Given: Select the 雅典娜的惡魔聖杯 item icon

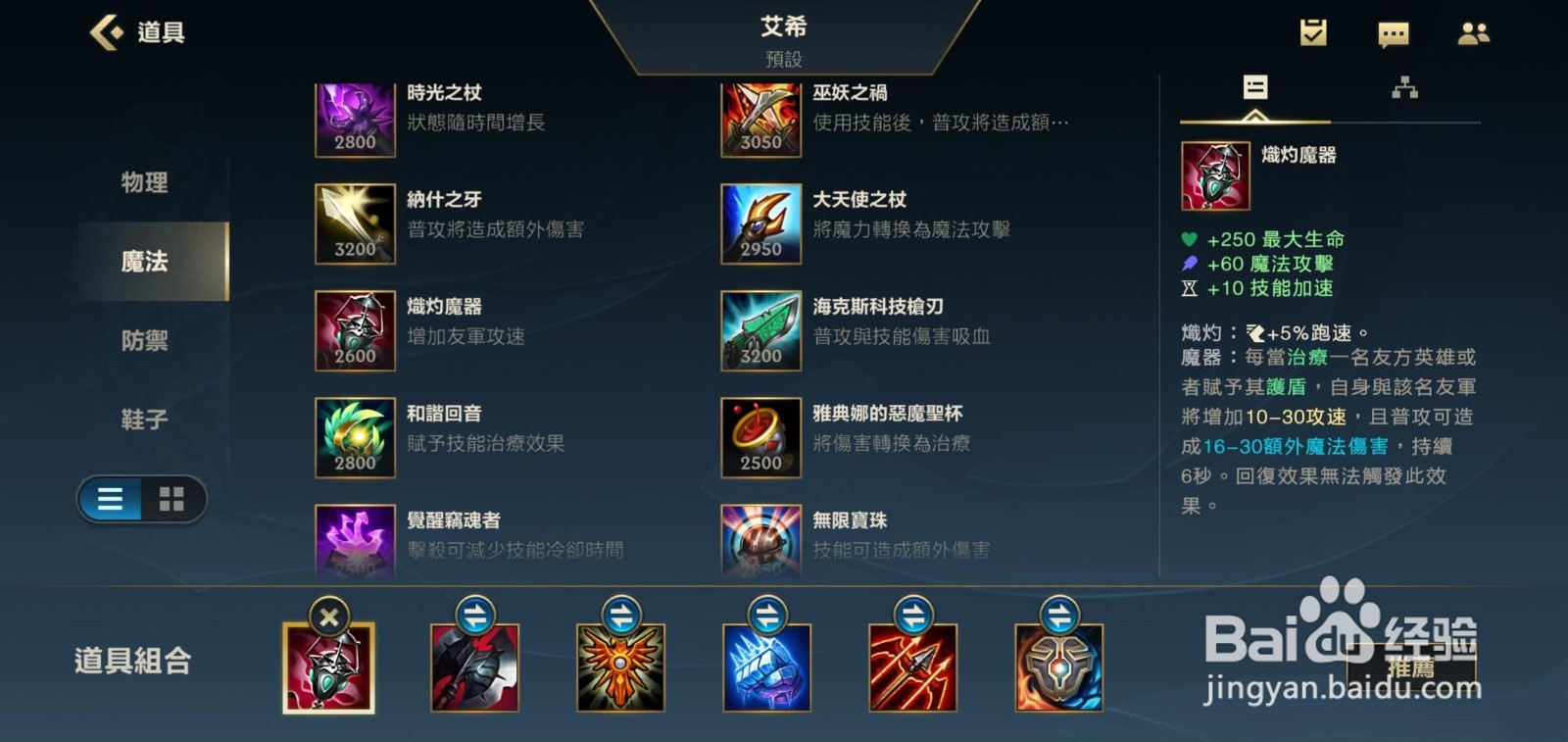Looking at the screenshot, I should [x=761, y=437].
